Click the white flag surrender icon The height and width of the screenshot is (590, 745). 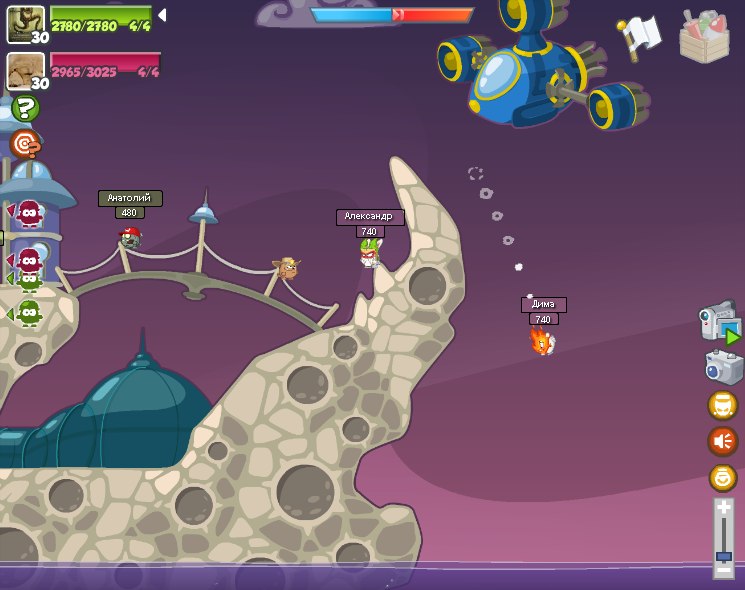click(x=640, y=36)
